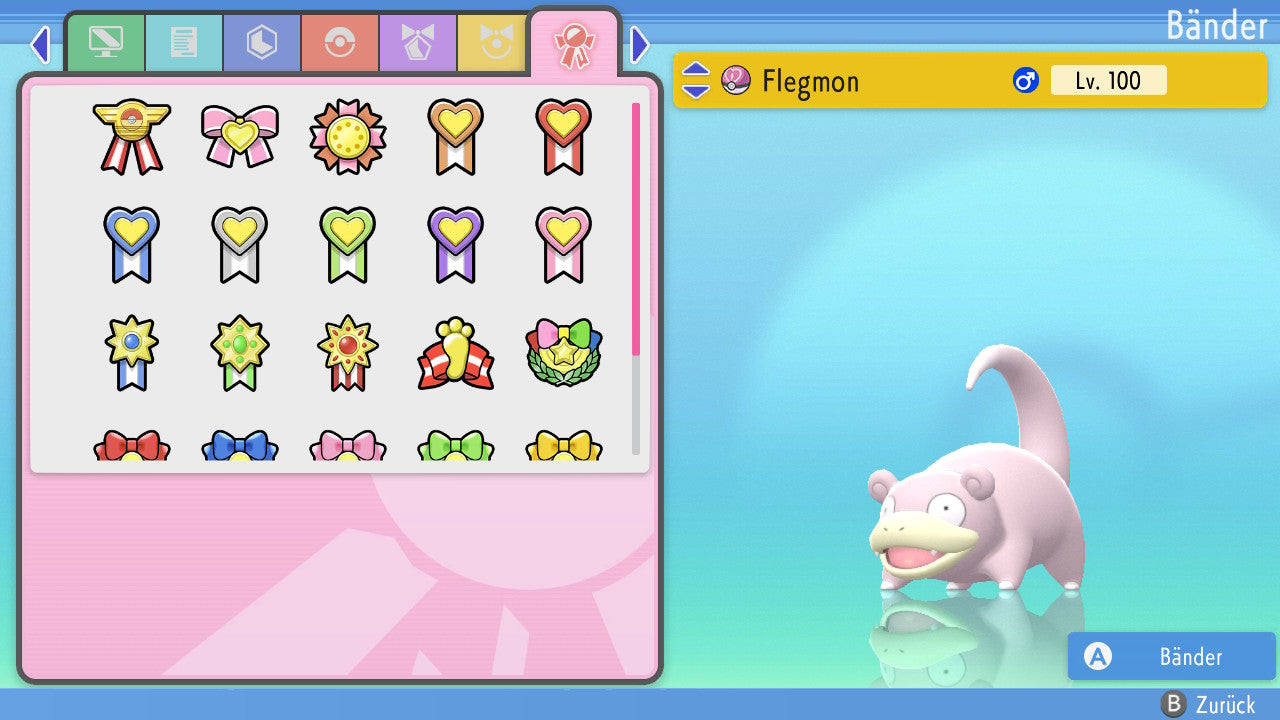Open the purple ribbon bow tab
This screenshot has width=1280, height=720.
tap(418, 43)
